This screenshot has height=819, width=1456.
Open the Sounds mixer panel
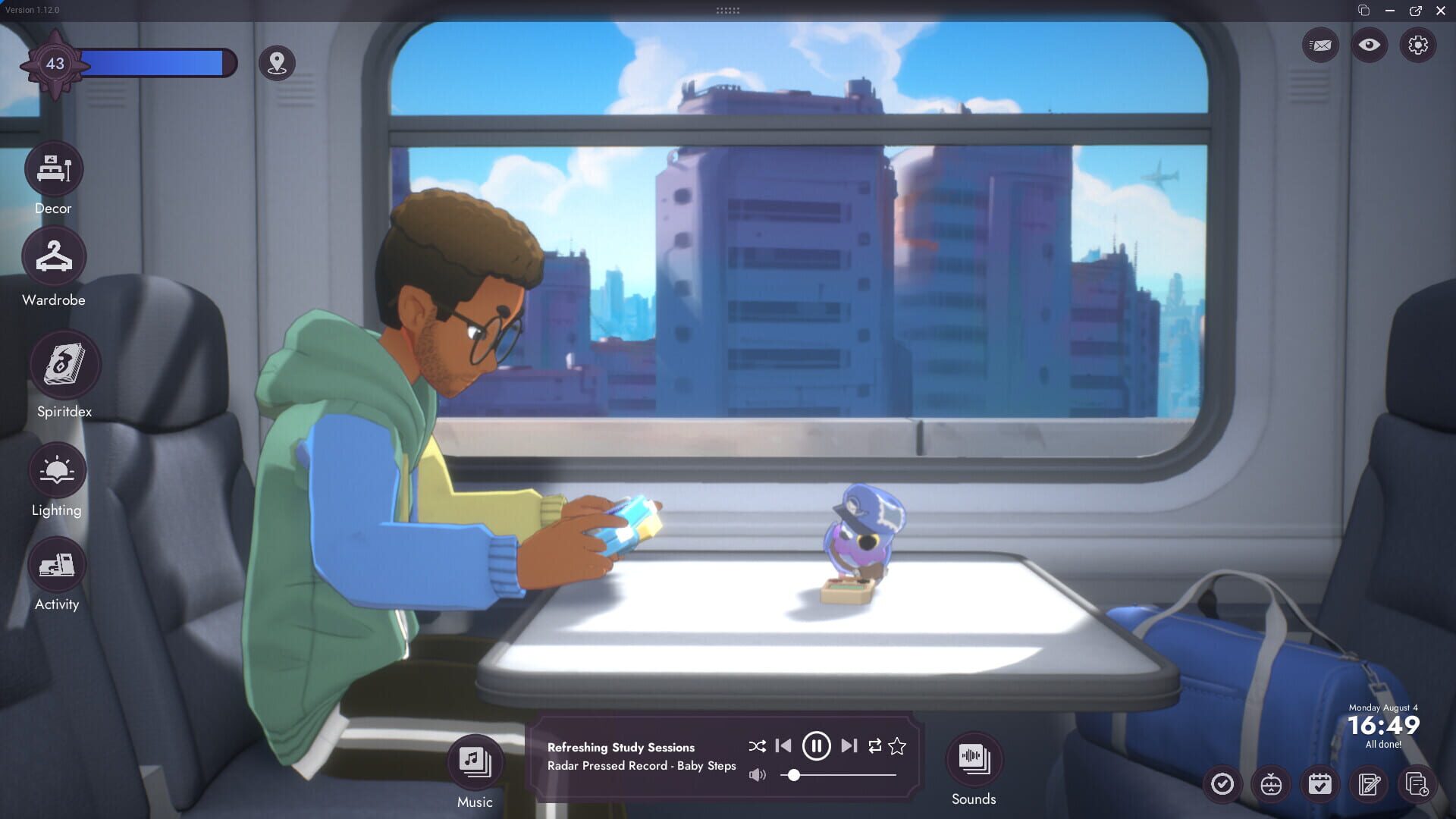click(974, 758)
